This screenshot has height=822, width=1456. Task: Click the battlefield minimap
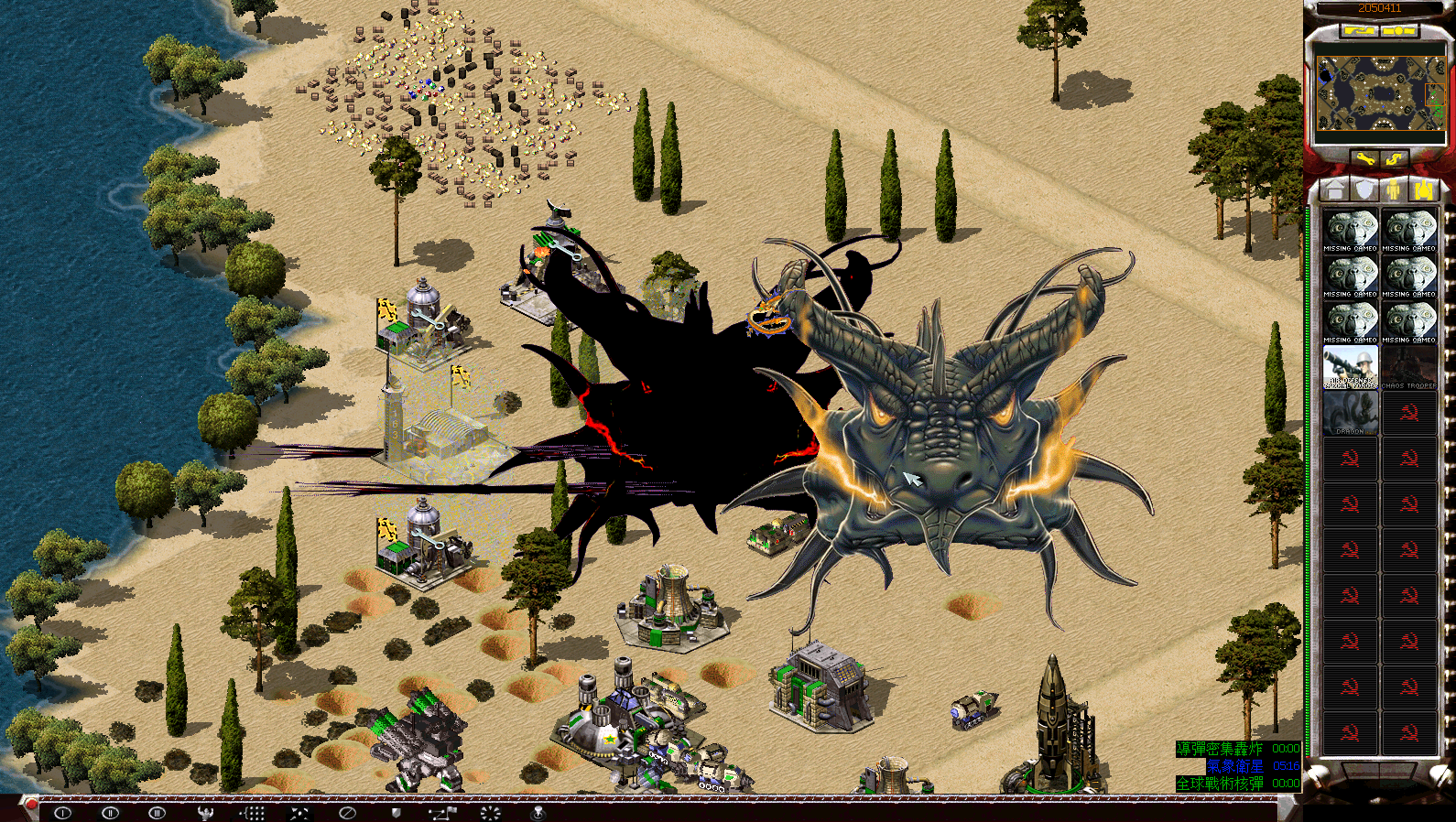[1380, 93]
